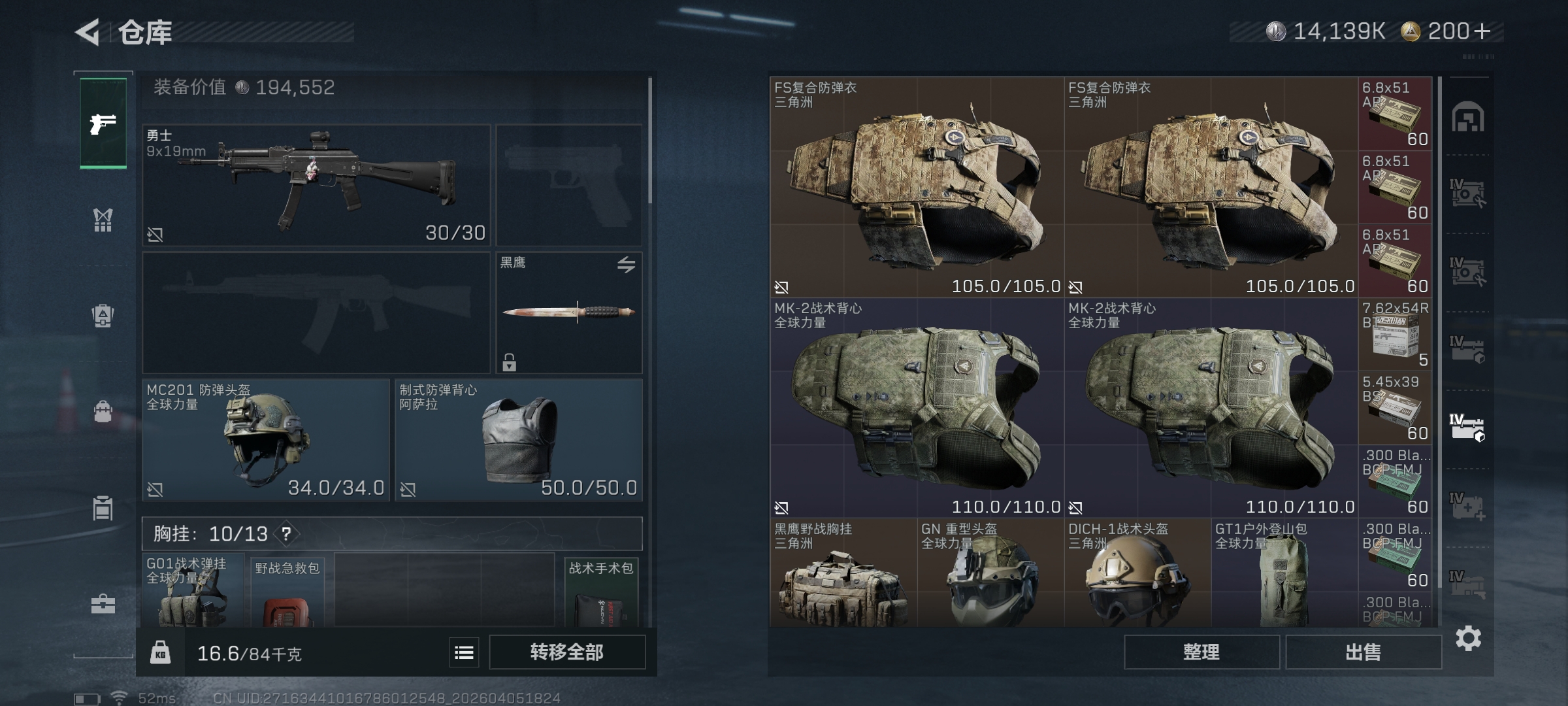Pick the 7.62x54R ammo box

tap(1395, 335)
